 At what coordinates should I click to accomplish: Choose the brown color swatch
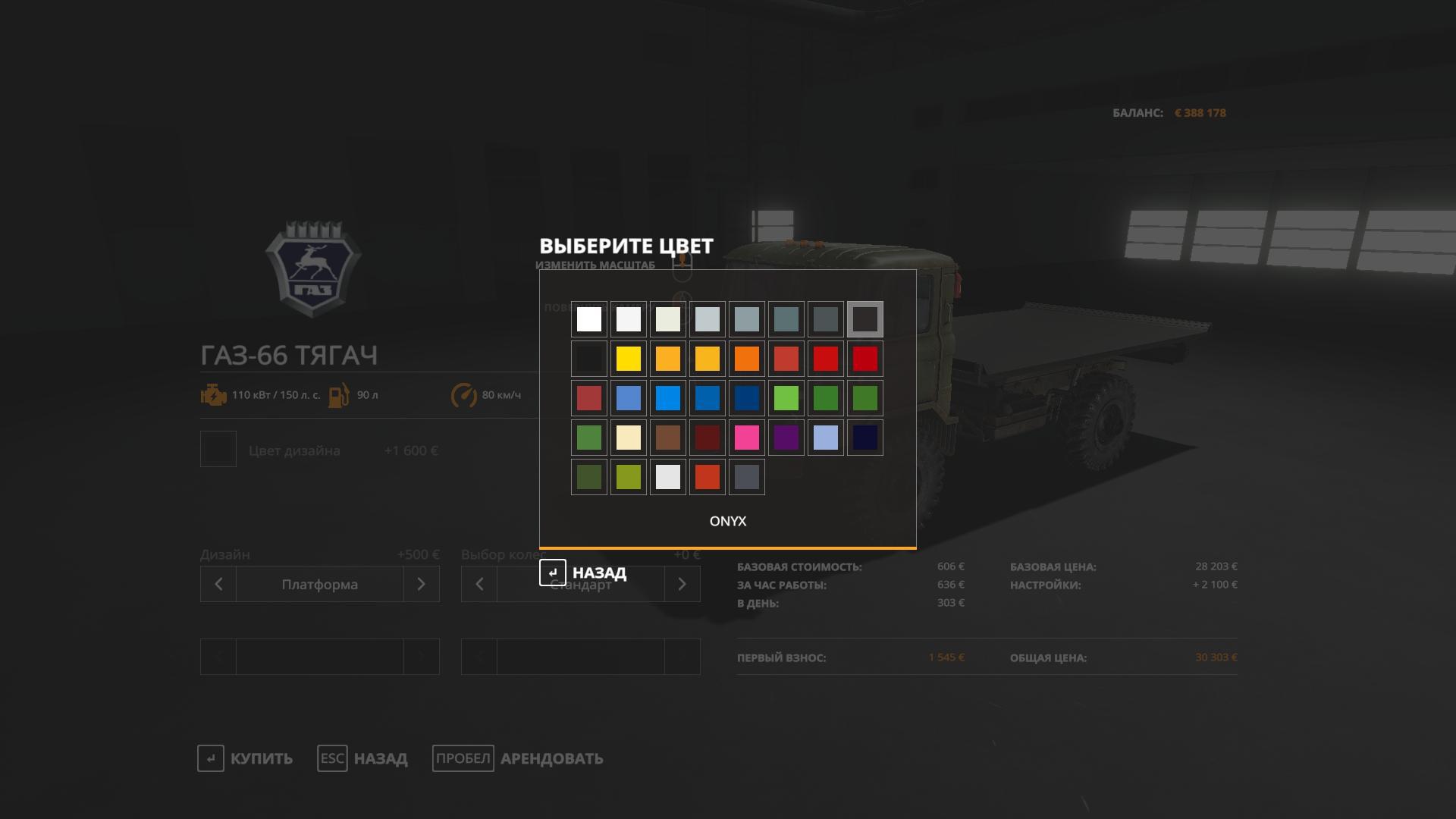tap(668, 438)
